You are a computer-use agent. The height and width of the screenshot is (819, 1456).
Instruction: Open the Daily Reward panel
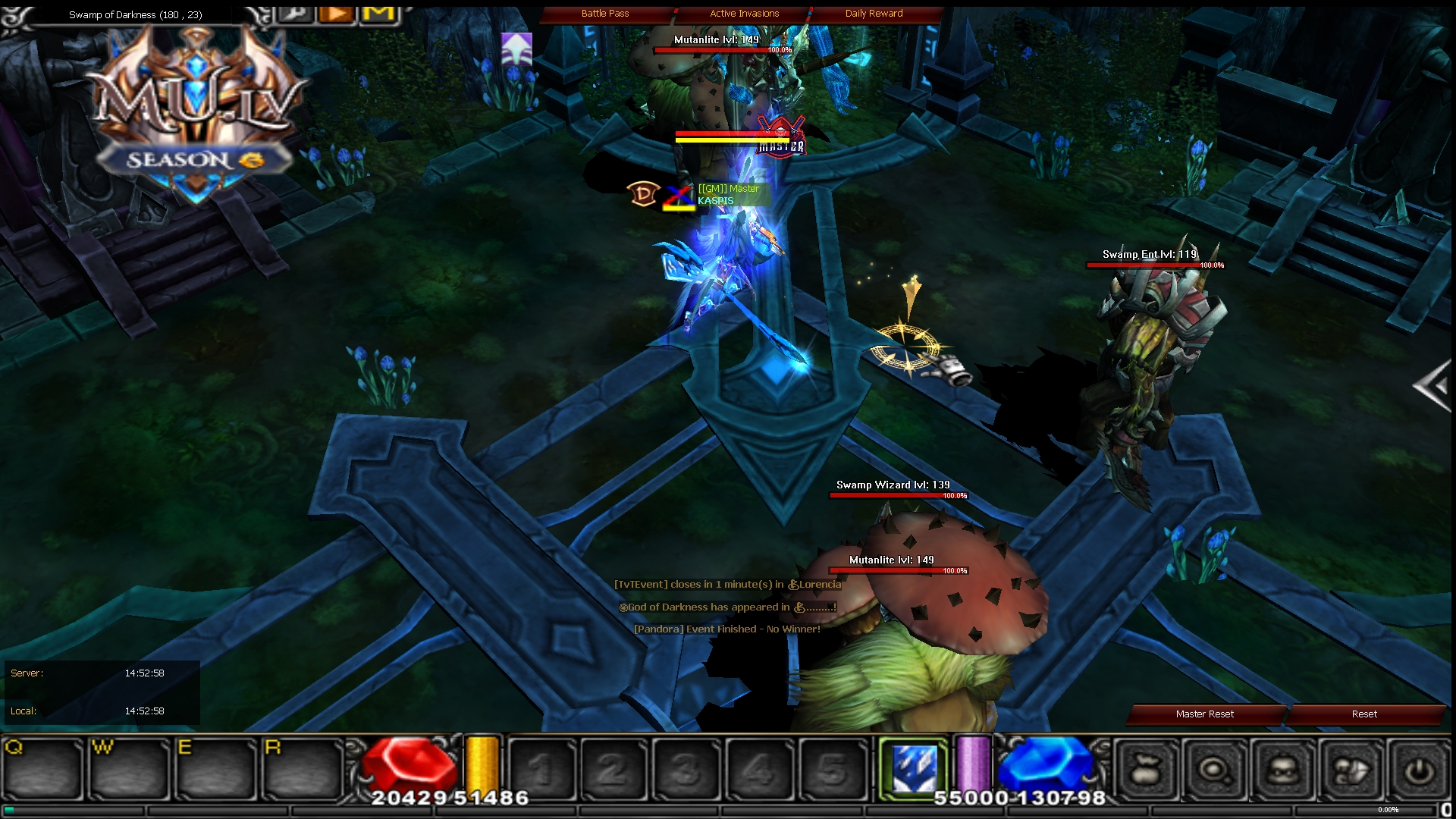coord(873,13)
